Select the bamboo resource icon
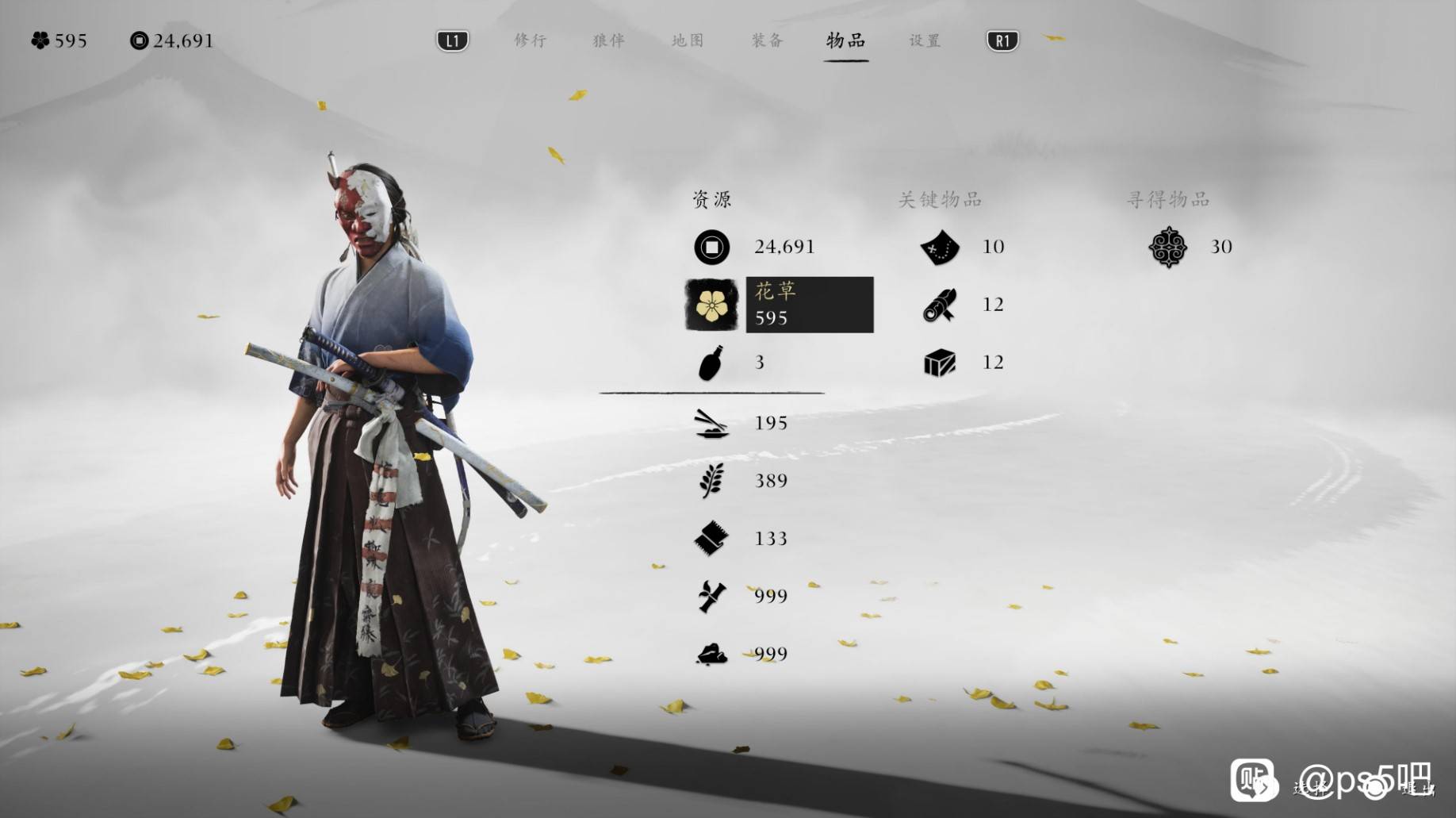 point(711,596)
